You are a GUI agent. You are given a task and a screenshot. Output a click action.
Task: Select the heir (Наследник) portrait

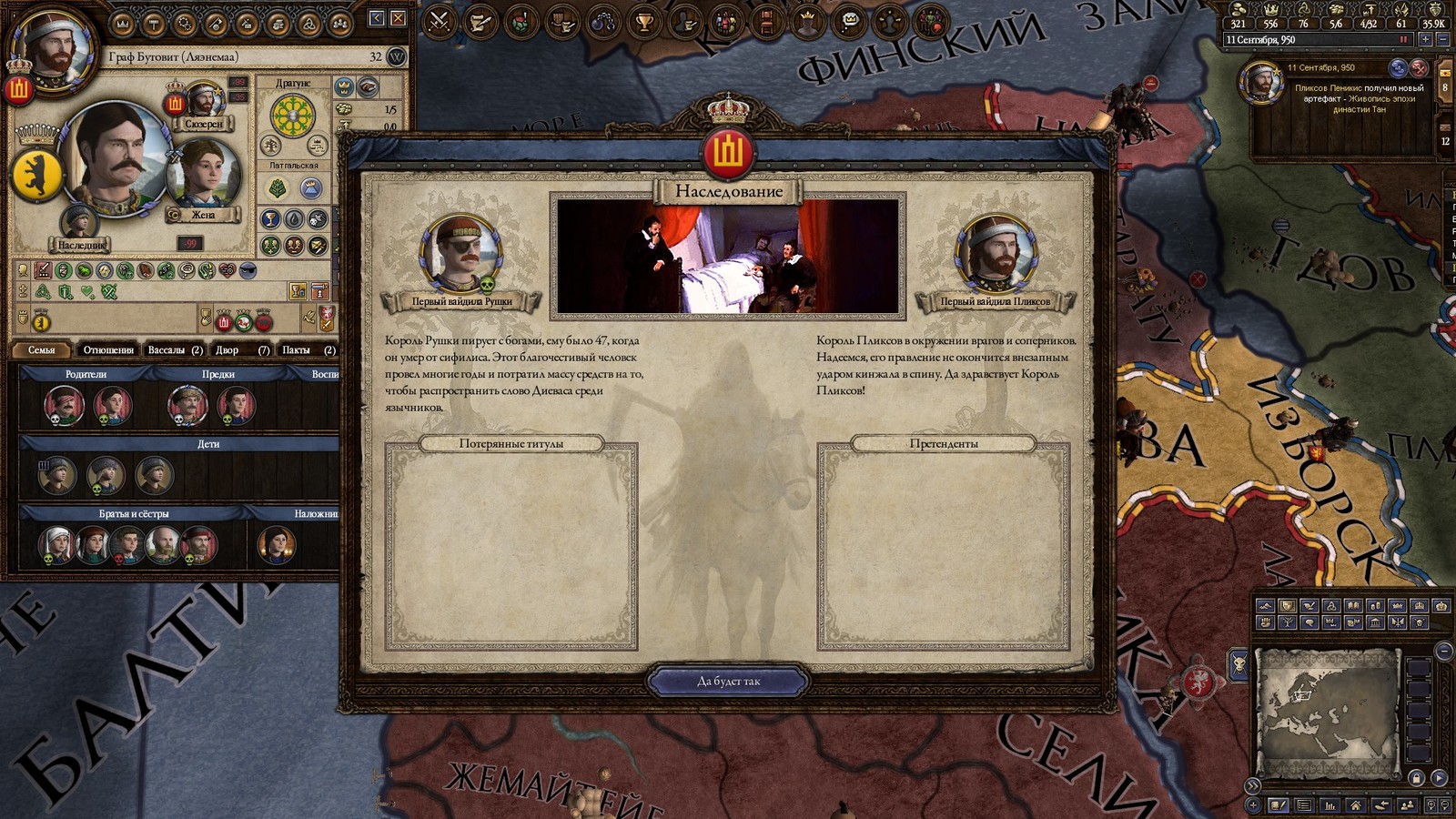coord(79,222)
